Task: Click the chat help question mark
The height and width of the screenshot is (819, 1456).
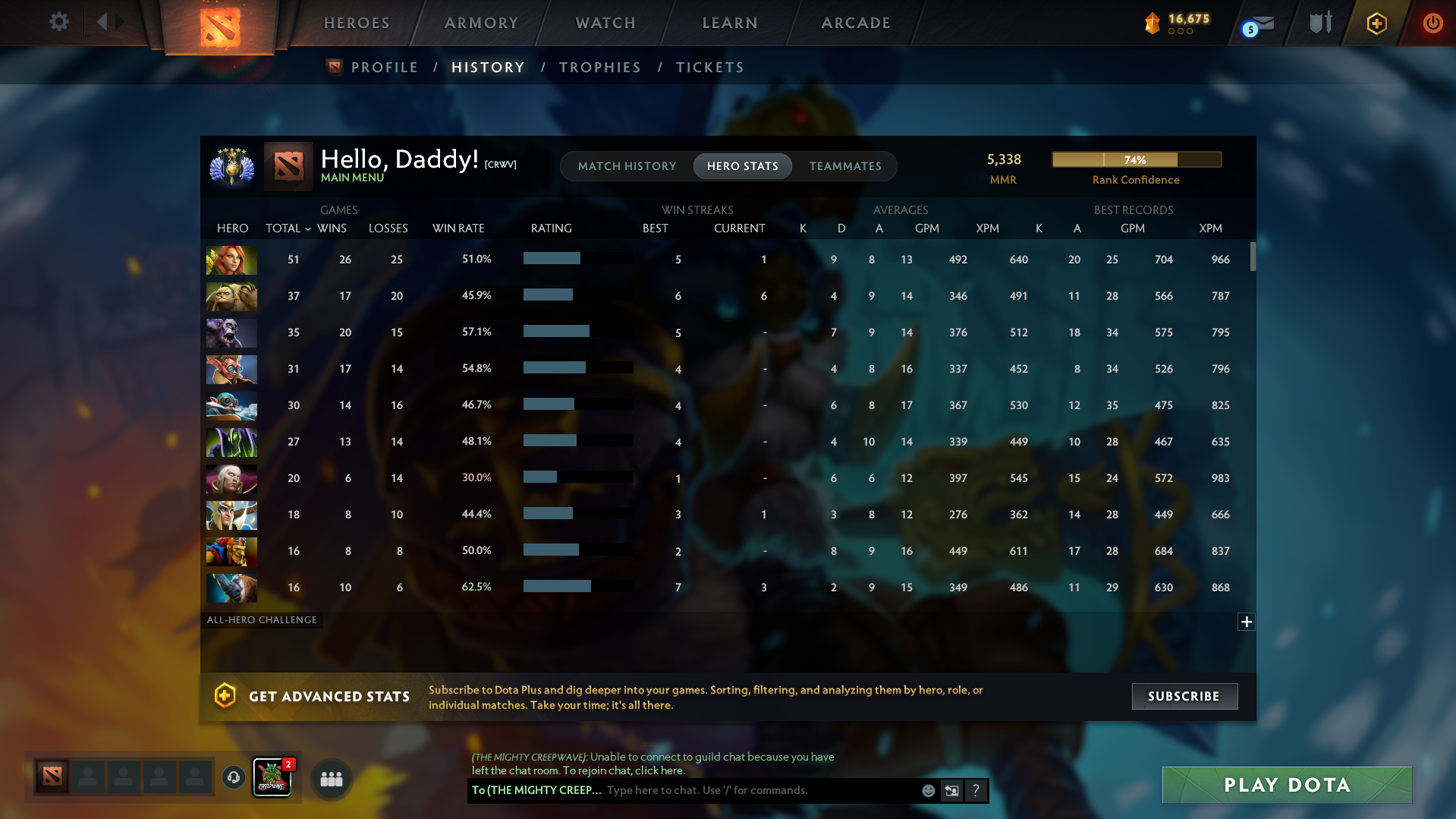Action: 976,790
